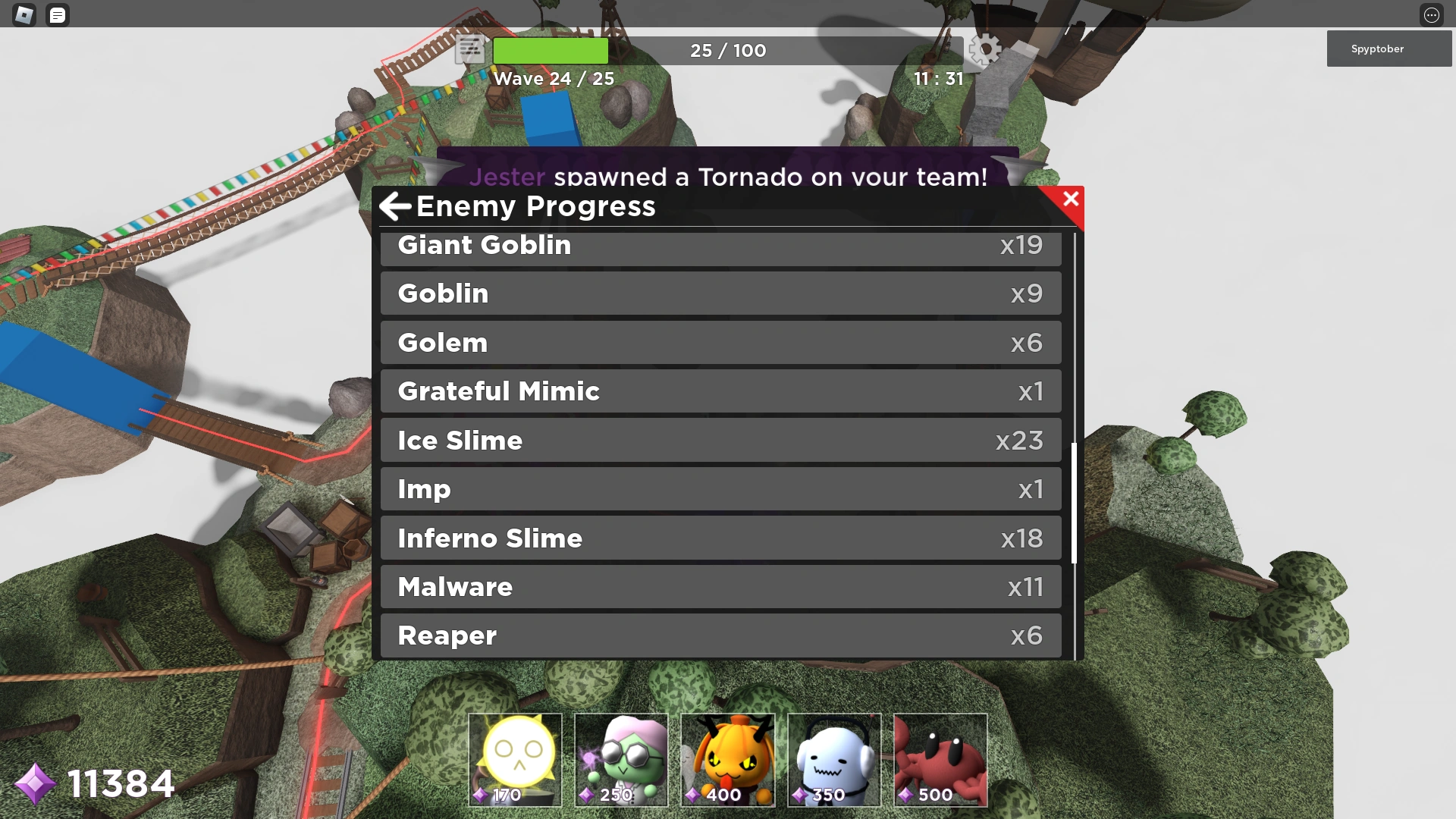Select the glowing sun tower costing 170
The image size is (1456, 819).
click(515, 758)
